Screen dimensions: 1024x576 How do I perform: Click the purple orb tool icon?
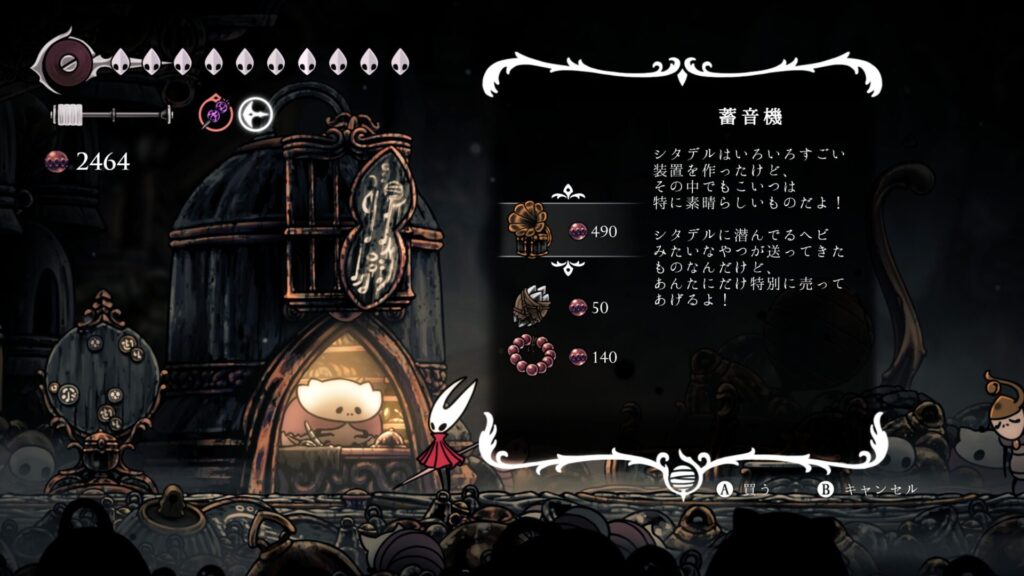(216, 115)
